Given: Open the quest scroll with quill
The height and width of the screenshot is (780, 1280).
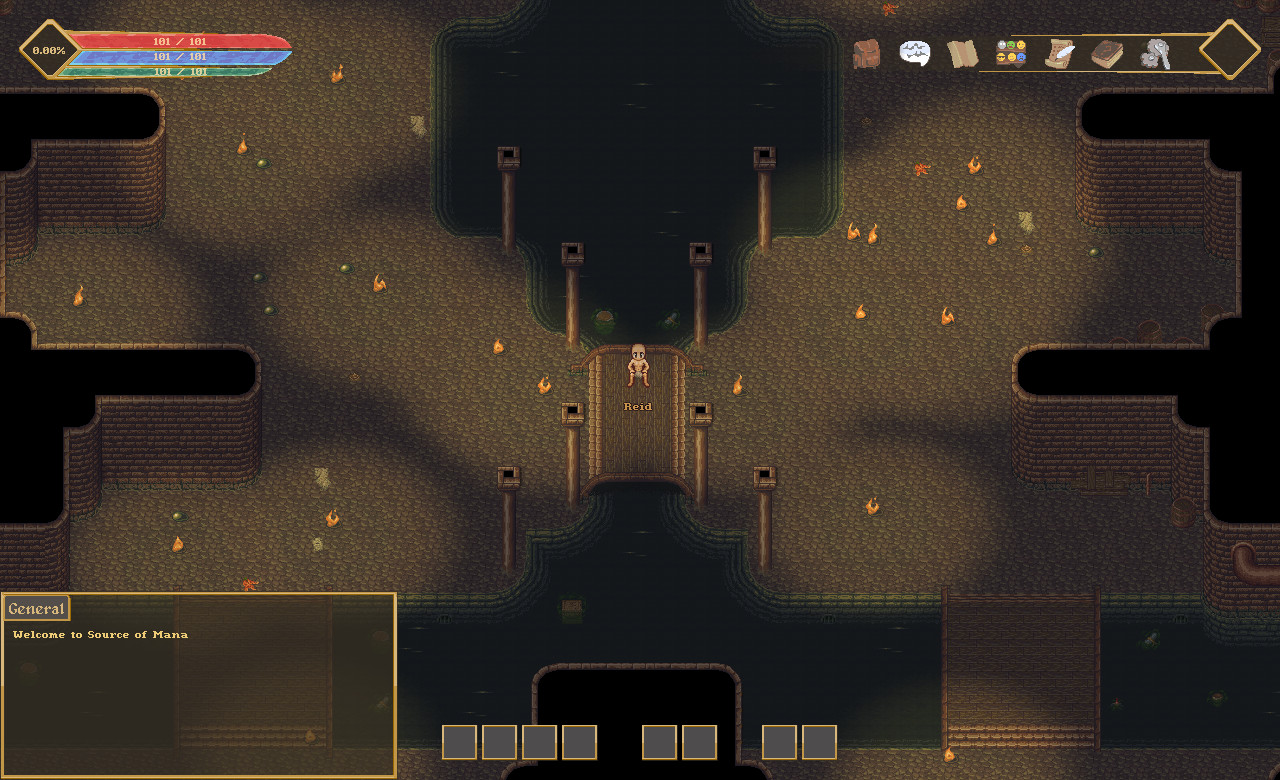Looking at the screenshot, I should pos(1059,54).
